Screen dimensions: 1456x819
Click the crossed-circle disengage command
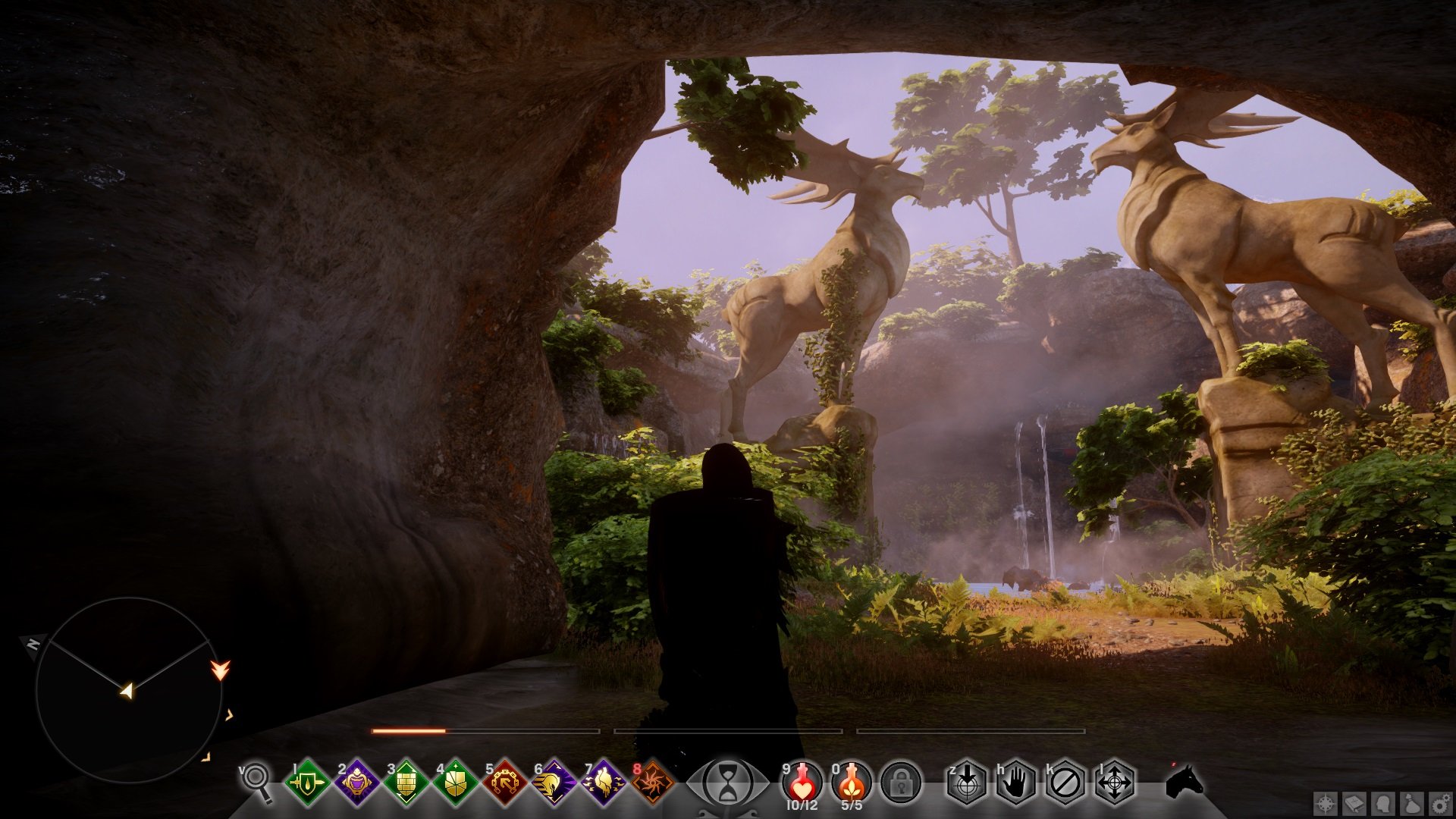(1065, 783)
